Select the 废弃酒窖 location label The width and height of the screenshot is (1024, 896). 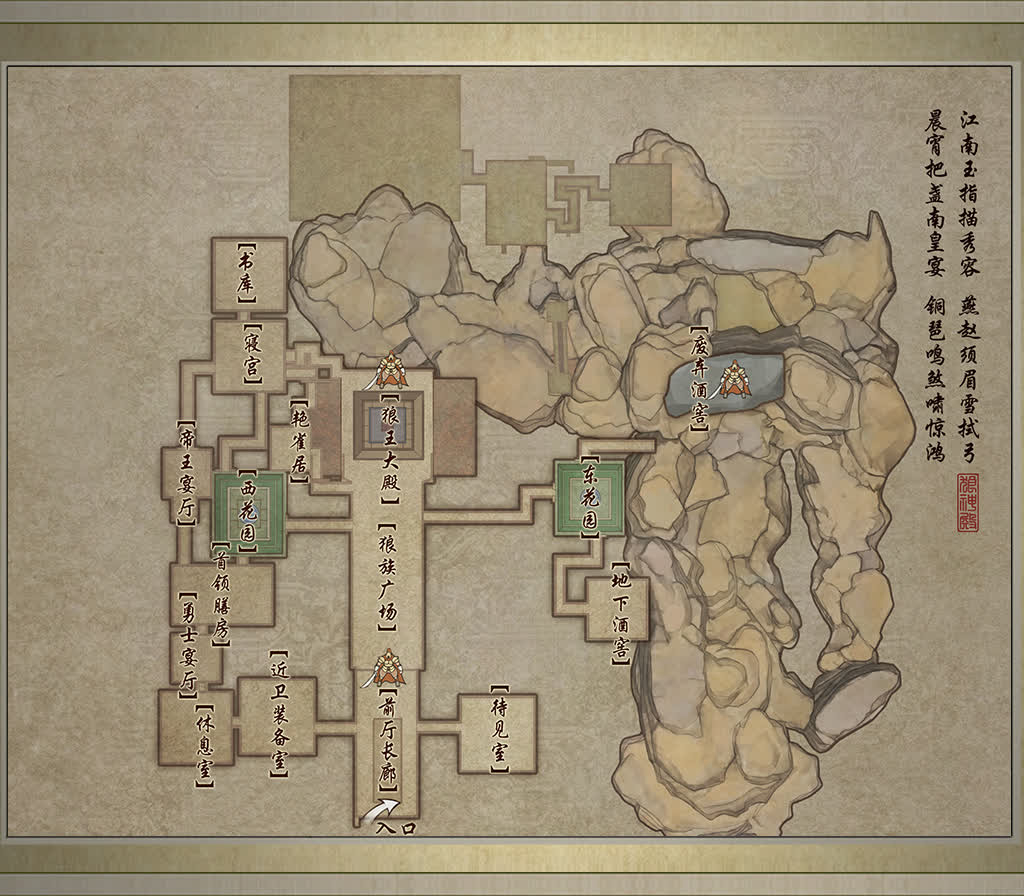[698, 380]
